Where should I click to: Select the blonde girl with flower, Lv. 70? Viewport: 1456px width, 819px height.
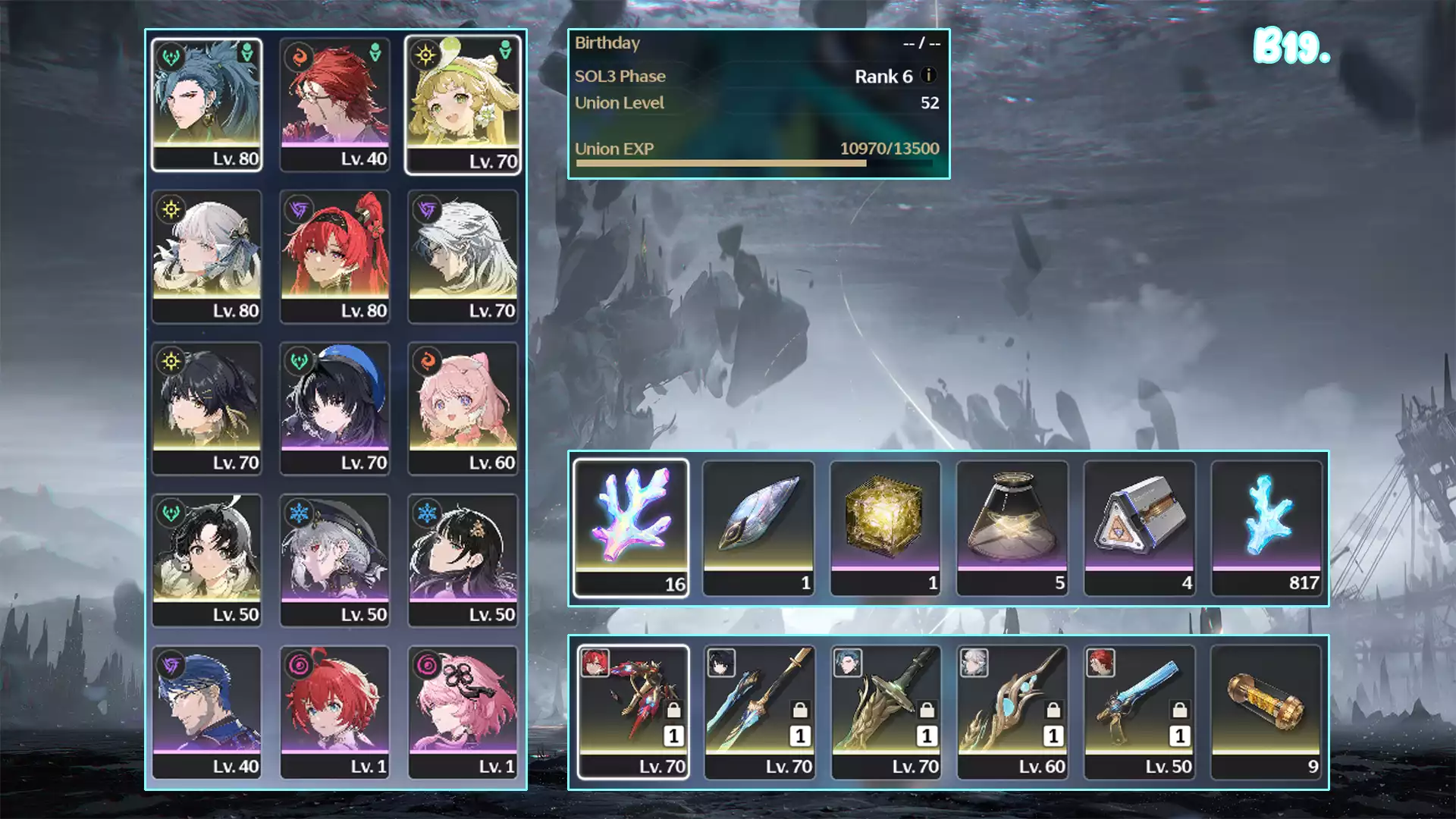click(463, 105)
